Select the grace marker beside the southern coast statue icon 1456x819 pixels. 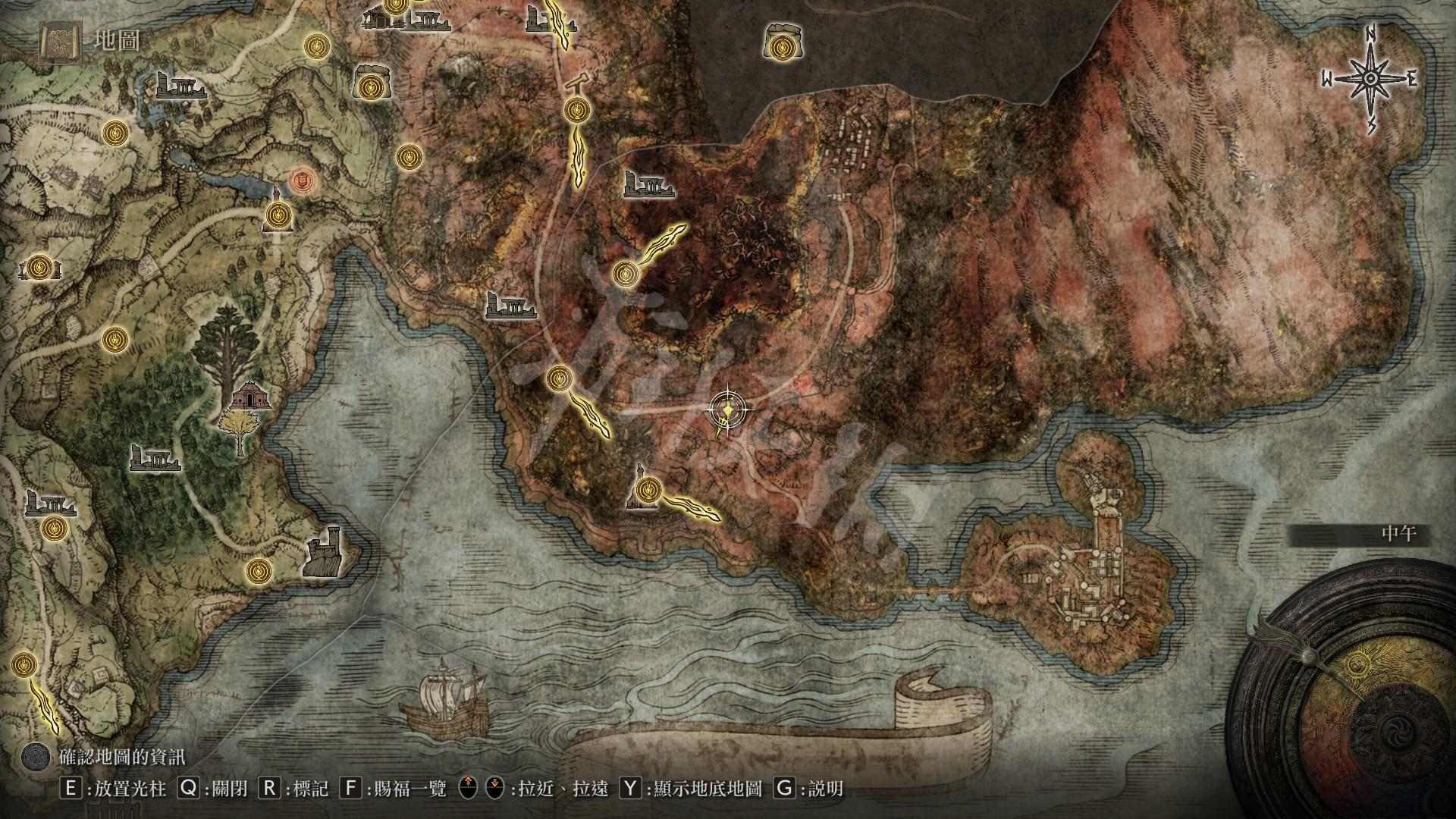tap(647, 487)
